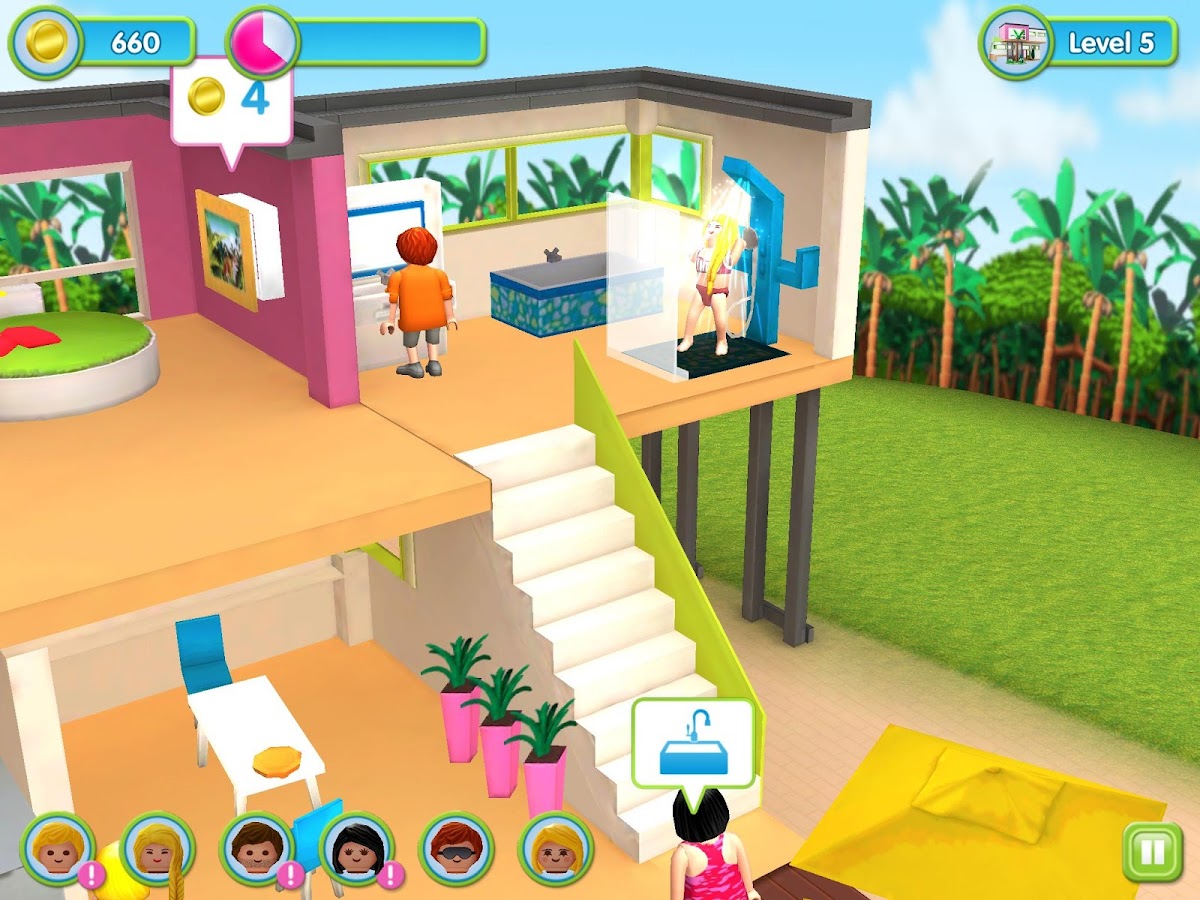1200x900 pixels.
Task: Pause the game with the green button
Action: point(1151,852)
